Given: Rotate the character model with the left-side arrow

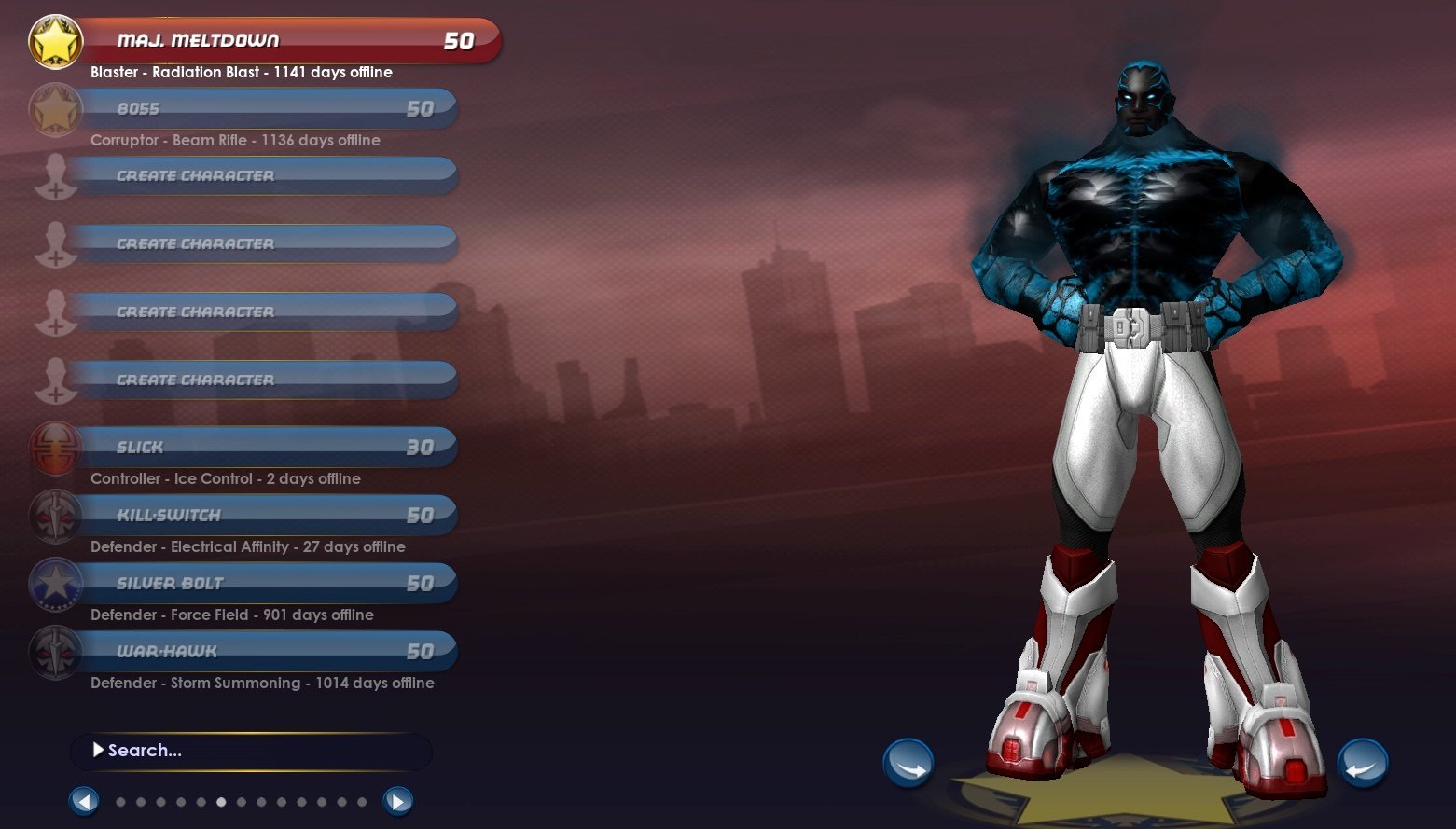Looking at the screenshot, I should (x=908, y=763).
